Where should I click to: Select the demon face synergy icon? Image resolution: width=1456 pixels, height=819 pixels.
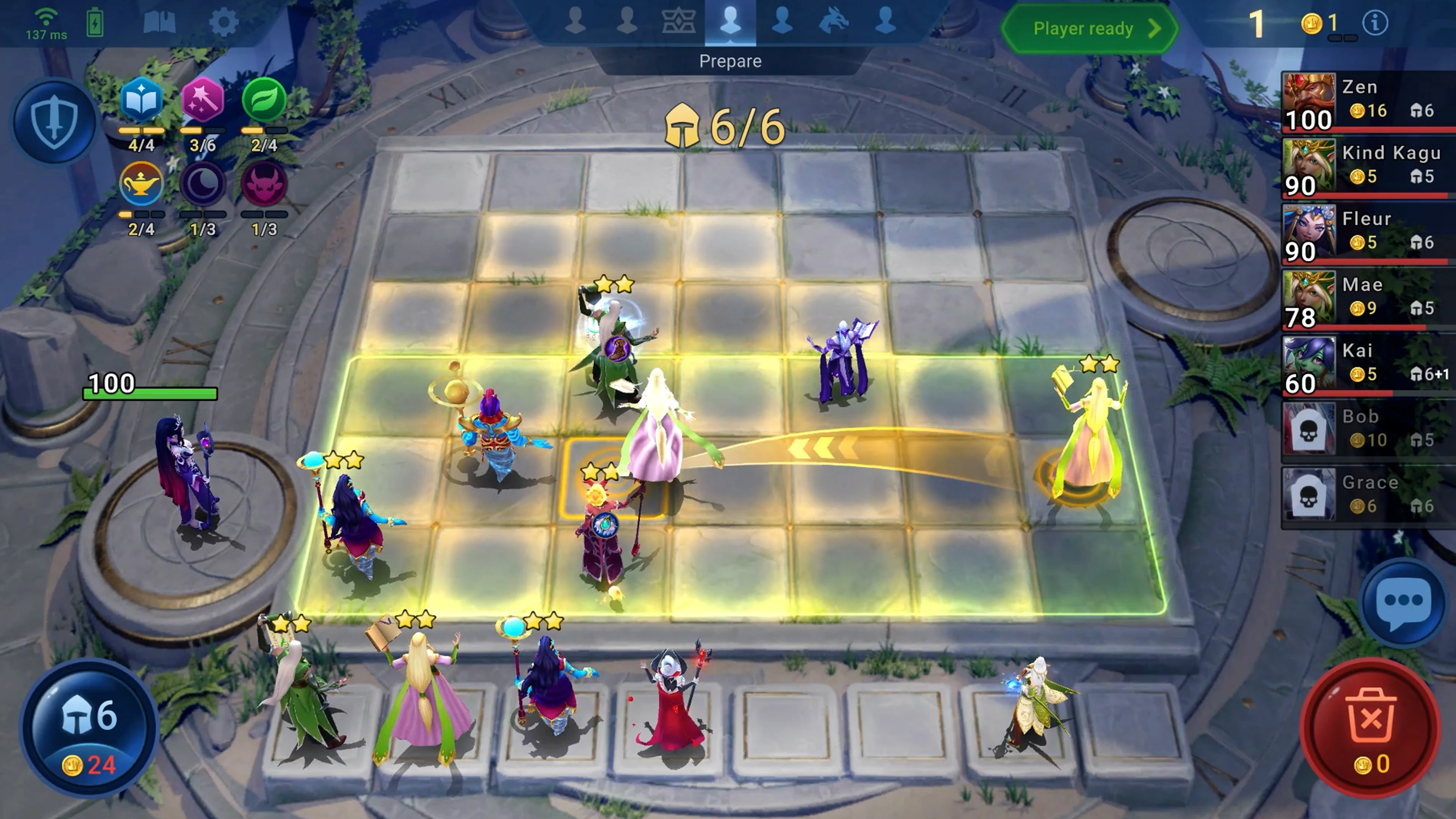pyautogui.click(x=264, y=184)
